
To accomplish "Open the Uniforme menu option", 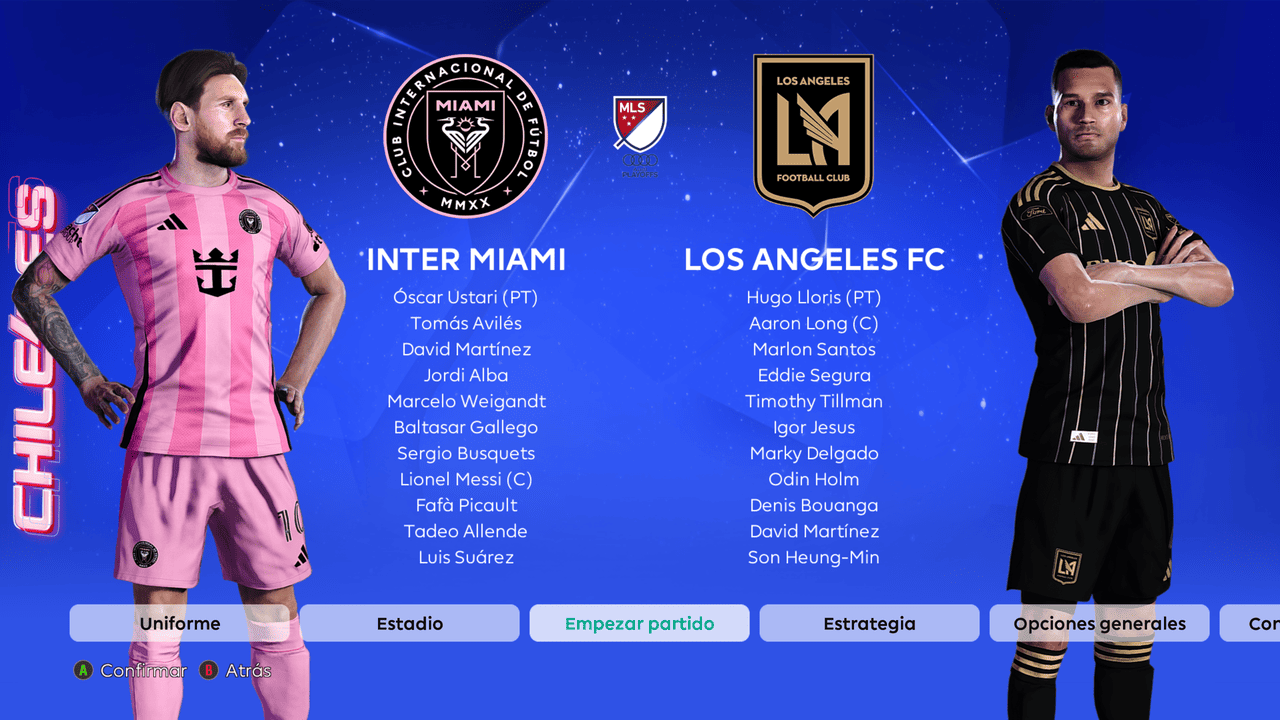I will (x=180, y=623).
